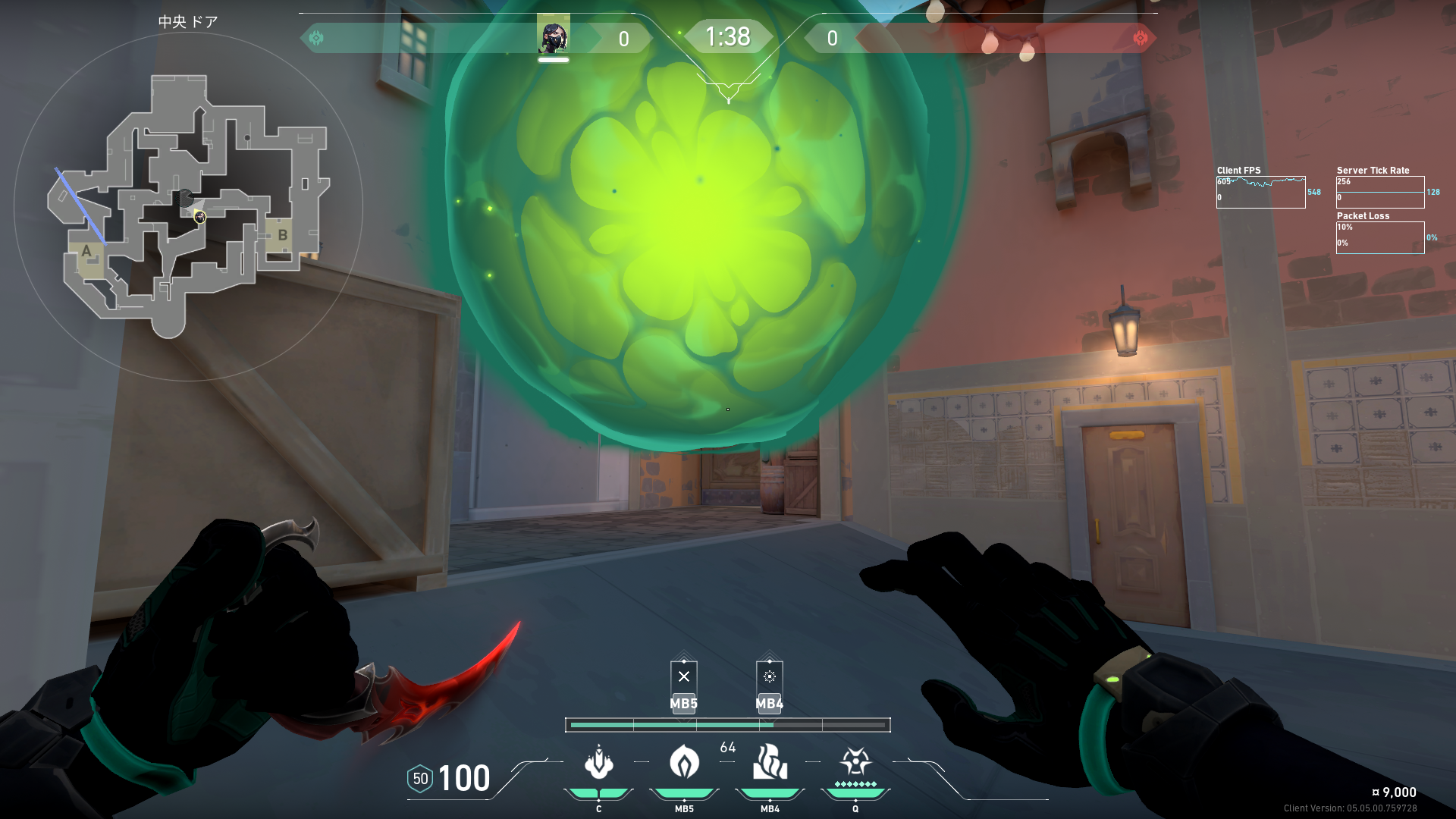This screenshot has width=1456, height=819.
Task: Click the player marker on the minimap
Action: tap(199, 218)
